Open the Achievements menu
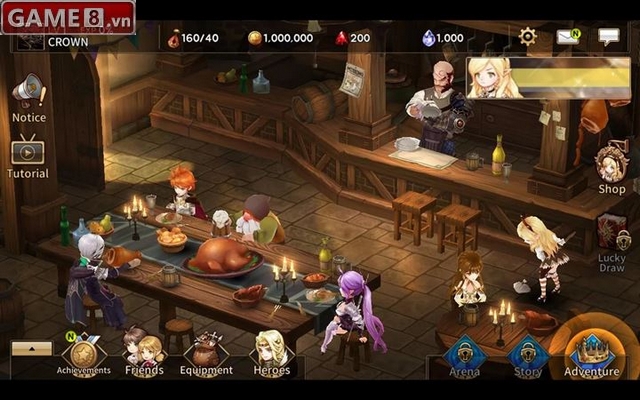The image size is (640, 400). tap(85, 353)
